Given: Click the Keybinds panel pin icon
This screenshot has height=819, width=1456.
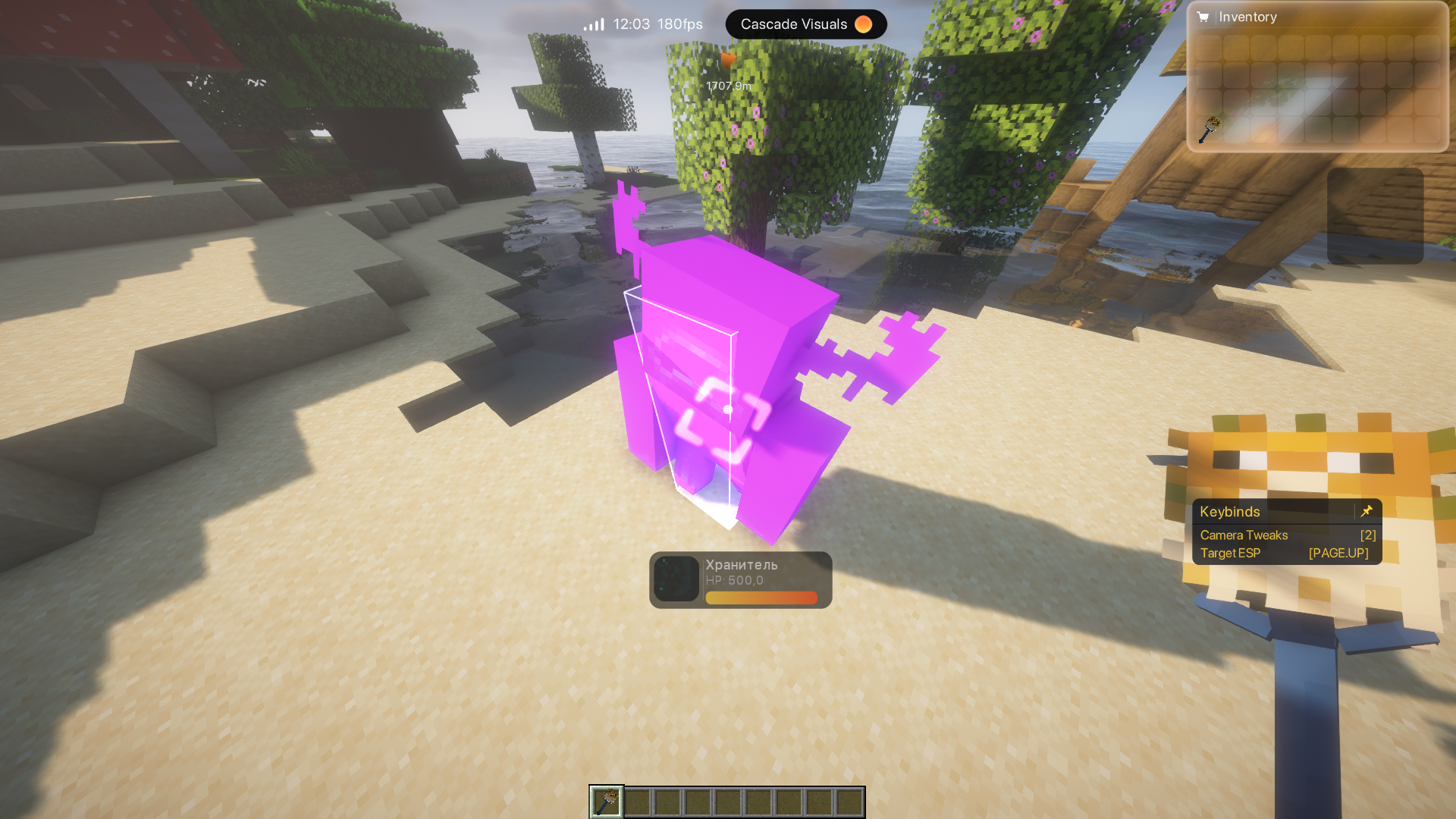Looking at the screenshot, I should click(x=1367, y=511).
